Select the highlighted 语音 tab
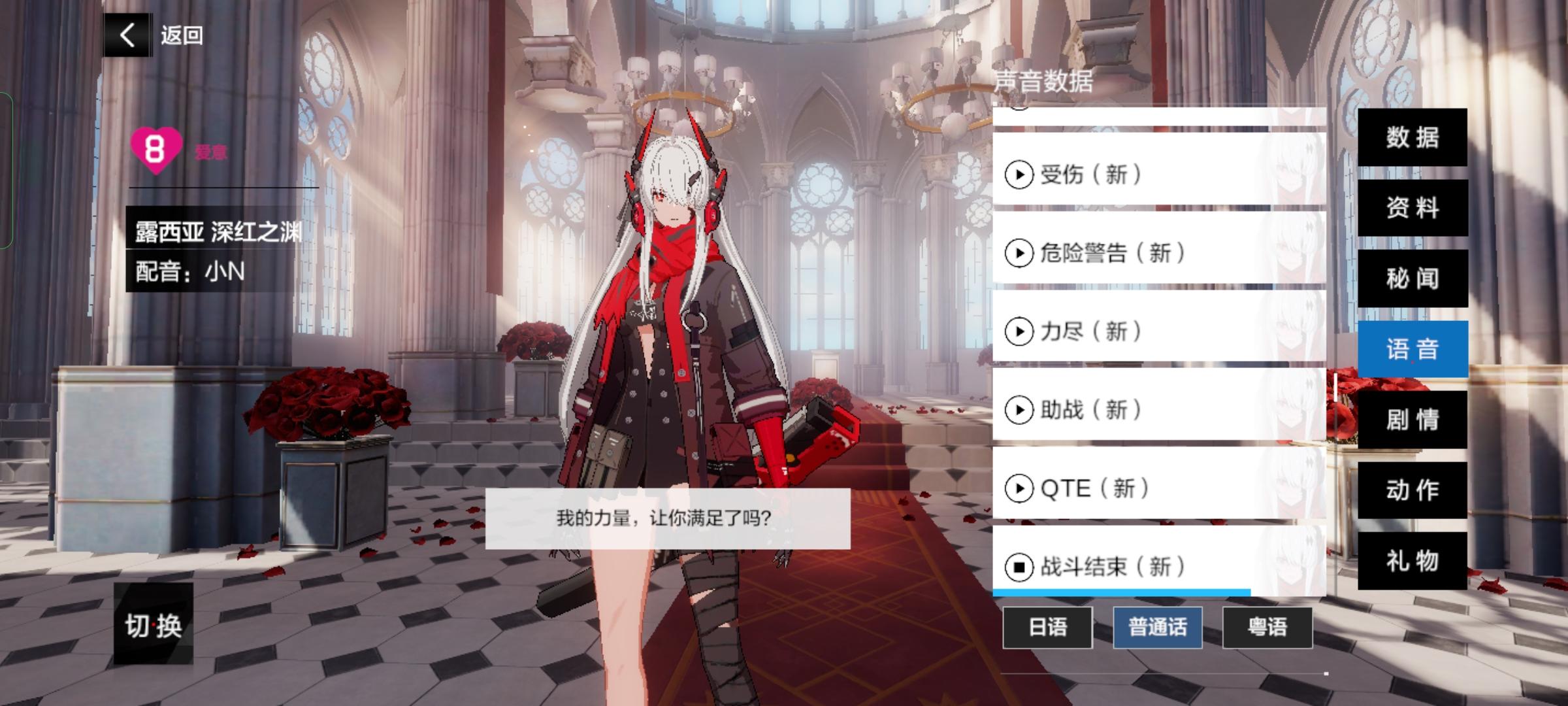 point(1413,350)
